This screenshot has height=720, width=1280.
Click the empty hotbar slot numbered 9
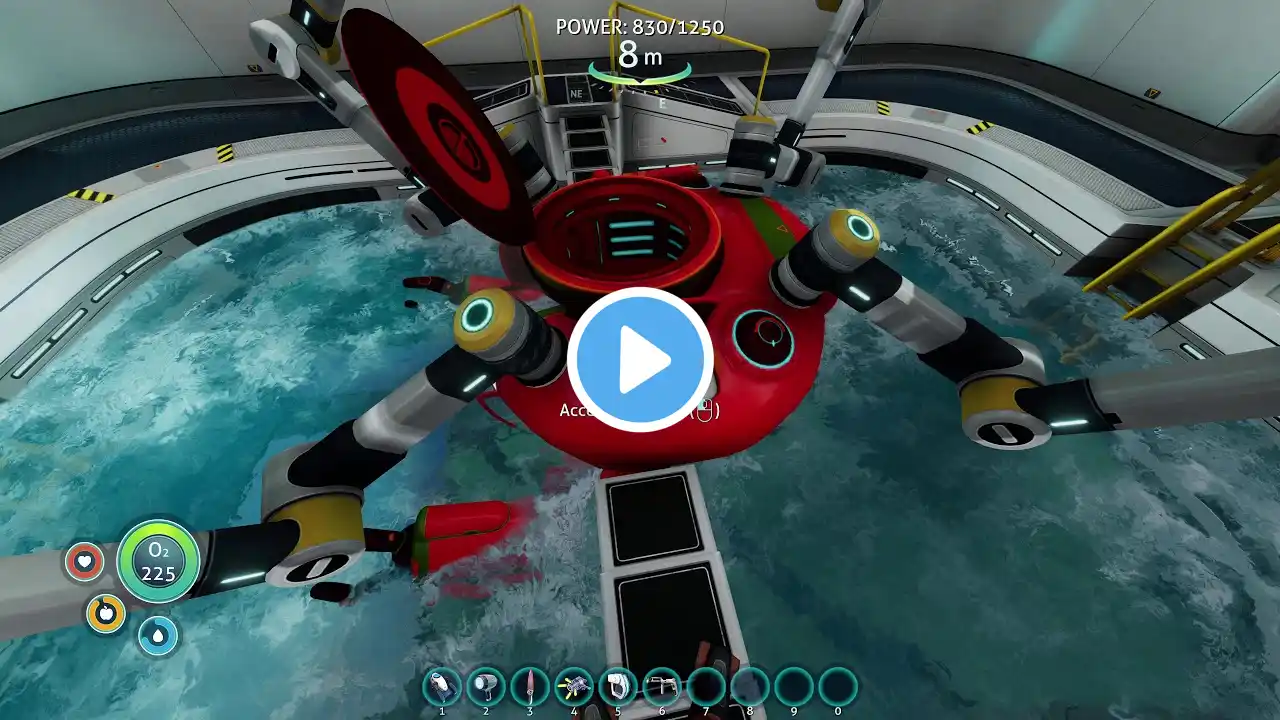click(x=794, y=687)
